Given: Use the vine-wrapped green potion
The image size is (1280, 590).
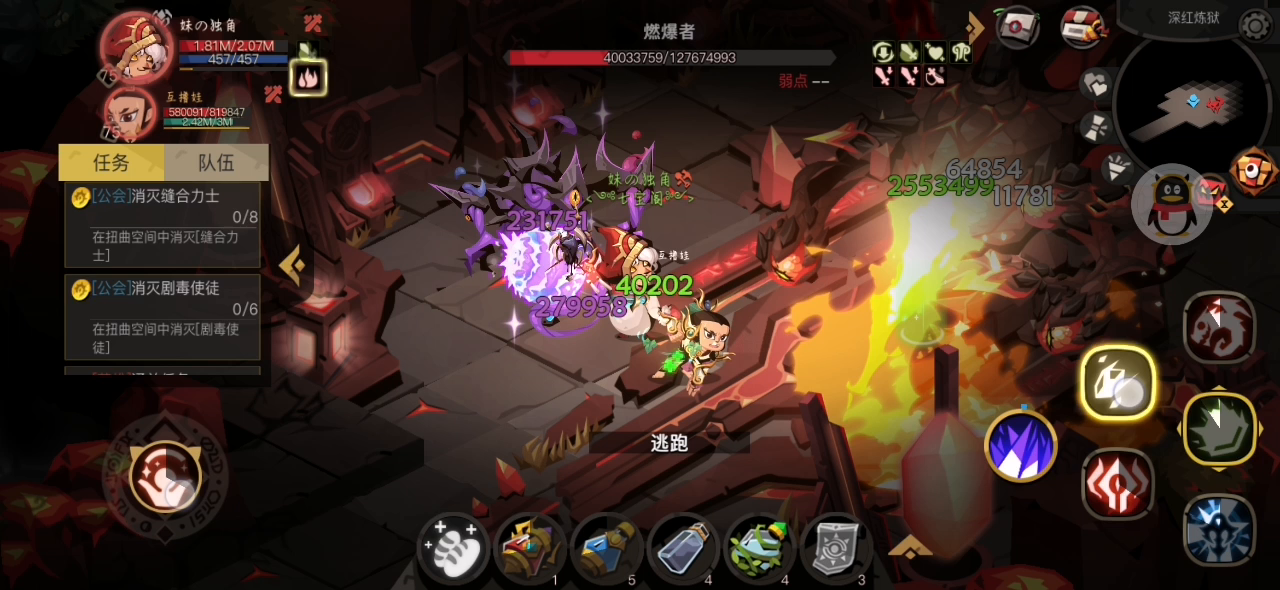Looking at the screenshot, I should pos(760,549).
